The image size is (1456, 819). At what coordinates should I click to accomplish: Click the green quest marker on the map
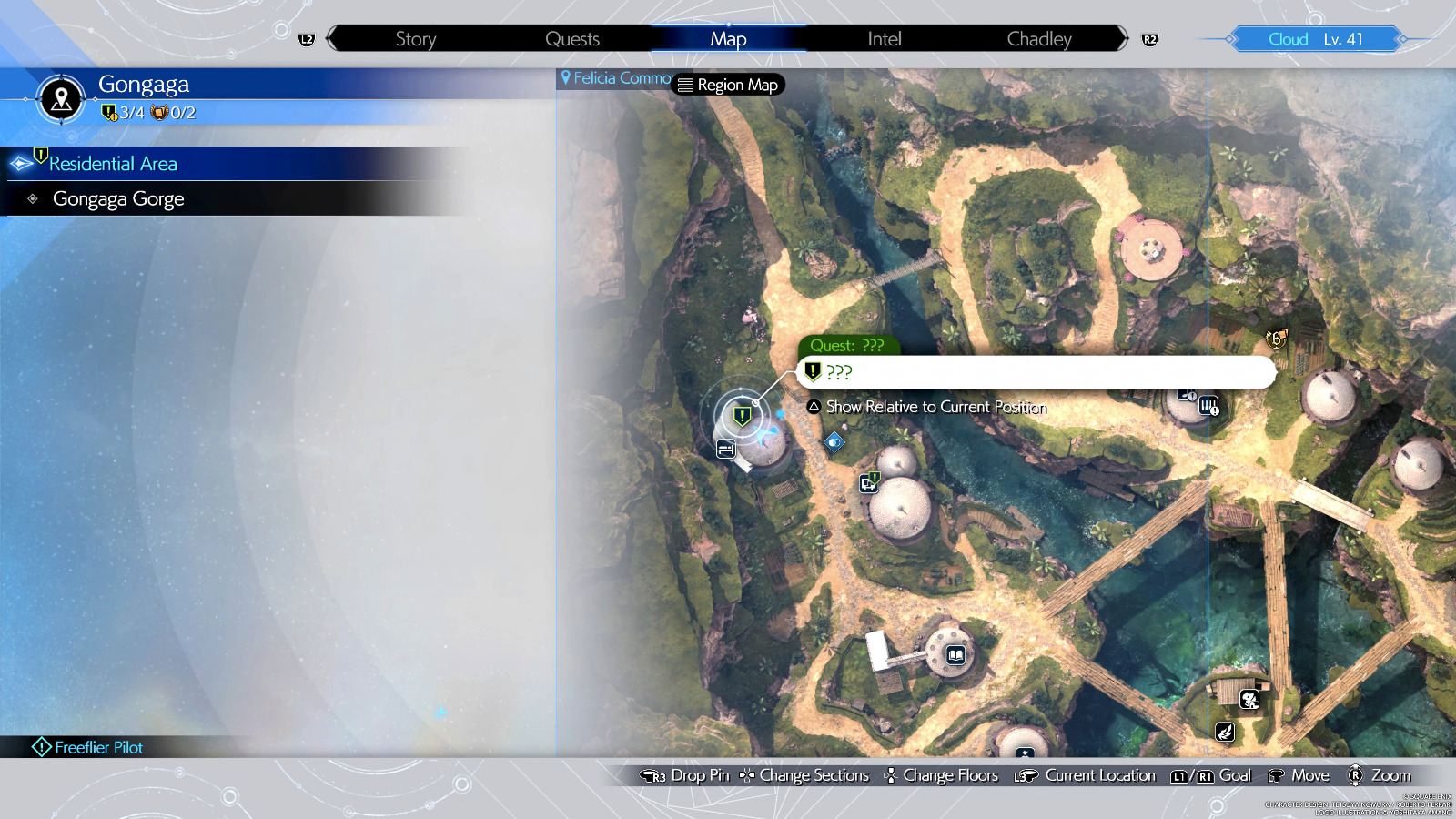click(x=743, y=416)
